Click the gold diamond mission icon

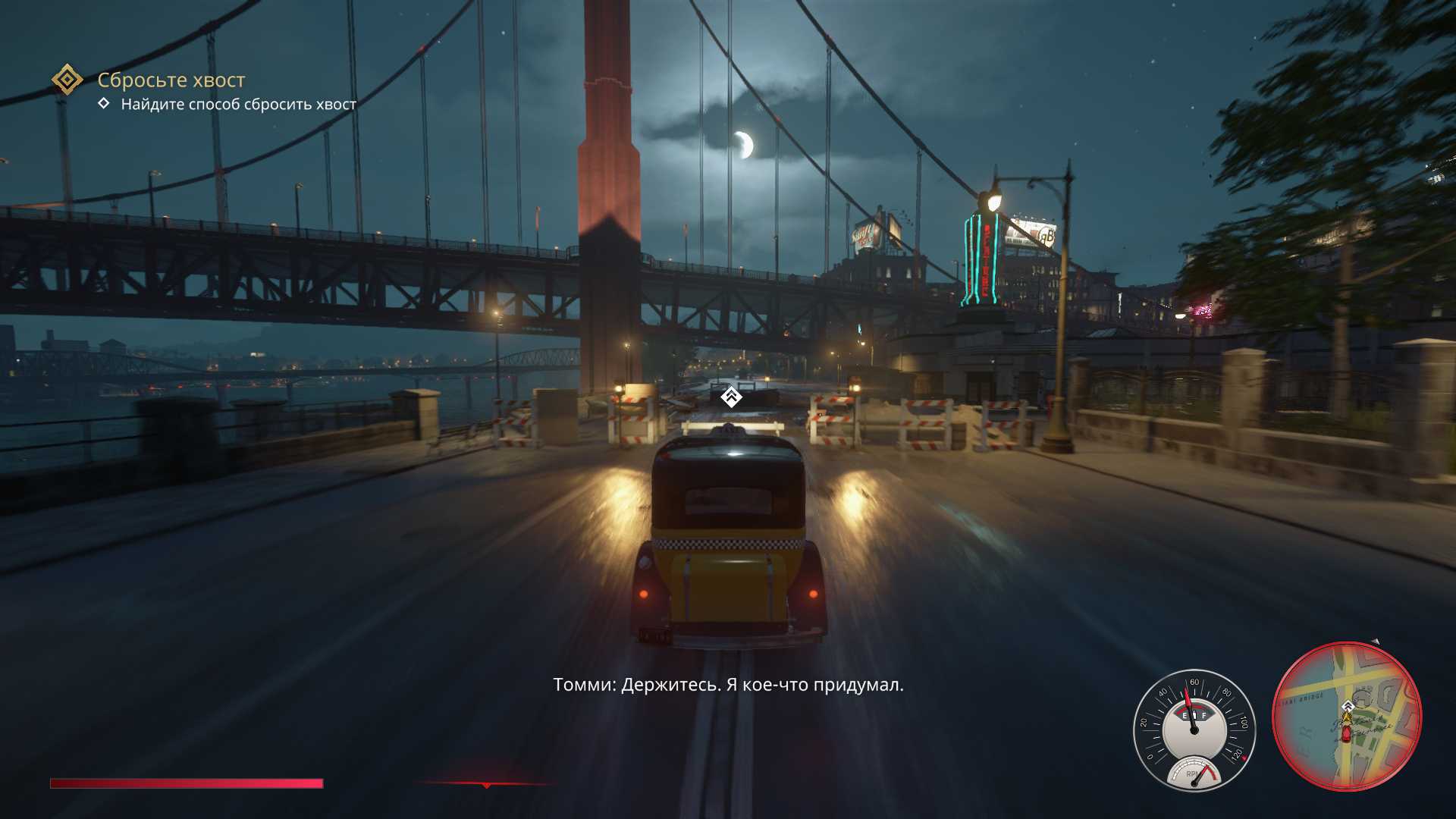67,80
